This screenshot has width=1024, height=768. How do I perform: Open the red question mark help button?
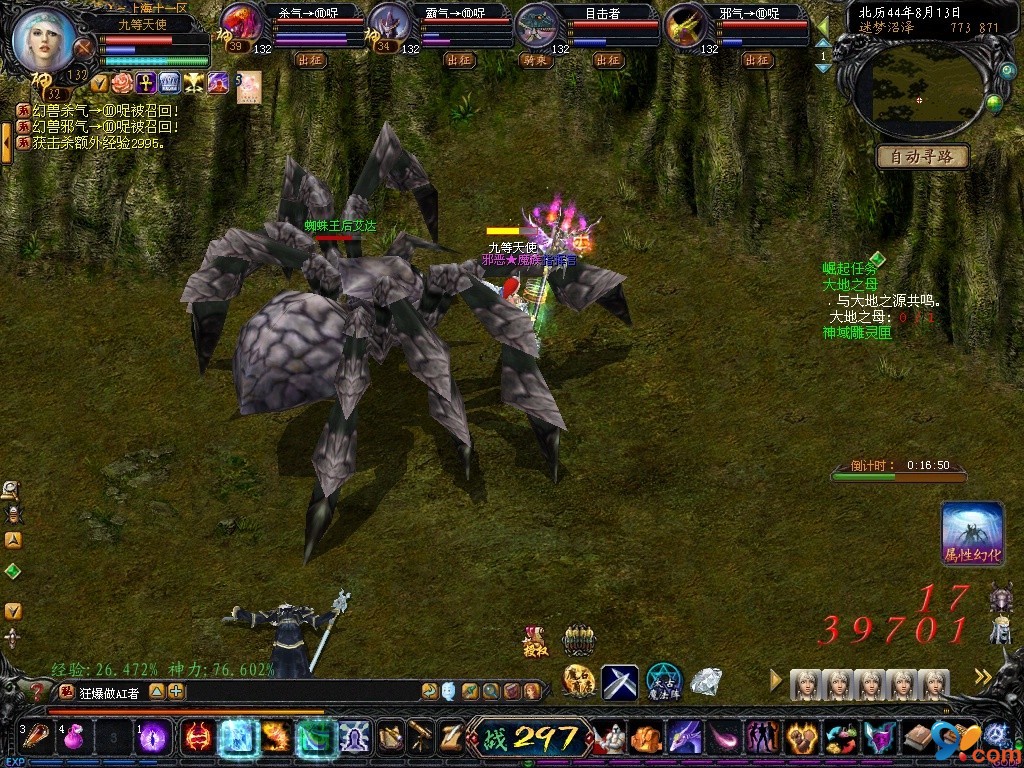tap(37, 691)
